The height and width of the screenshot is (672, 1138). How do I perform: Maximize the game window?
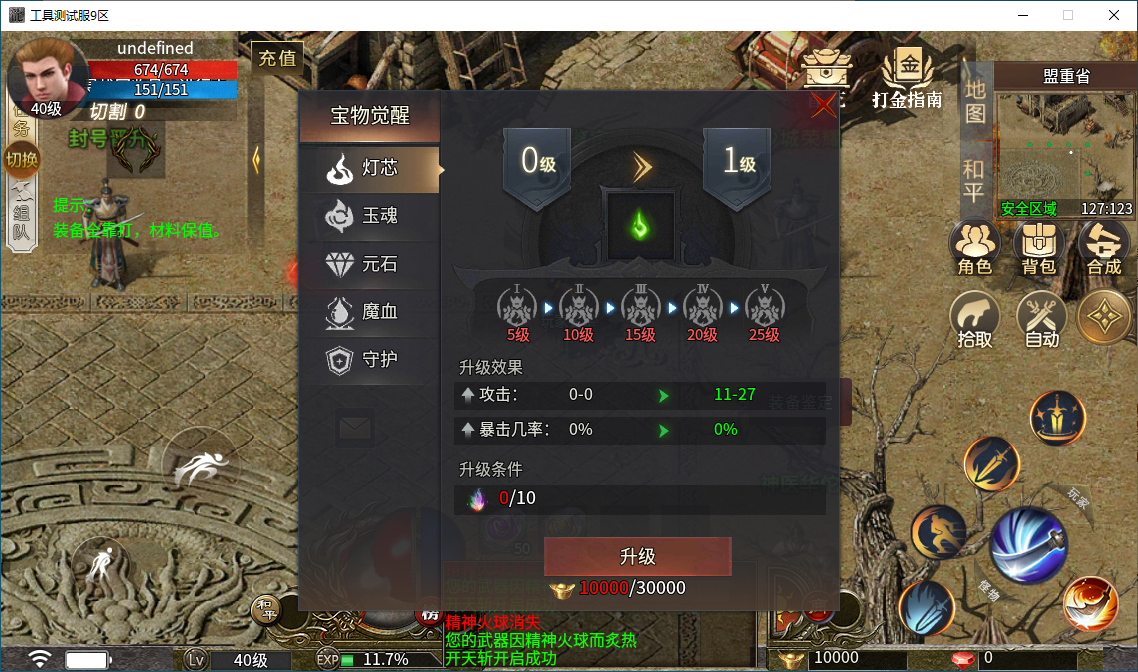tap(1067, 15)
